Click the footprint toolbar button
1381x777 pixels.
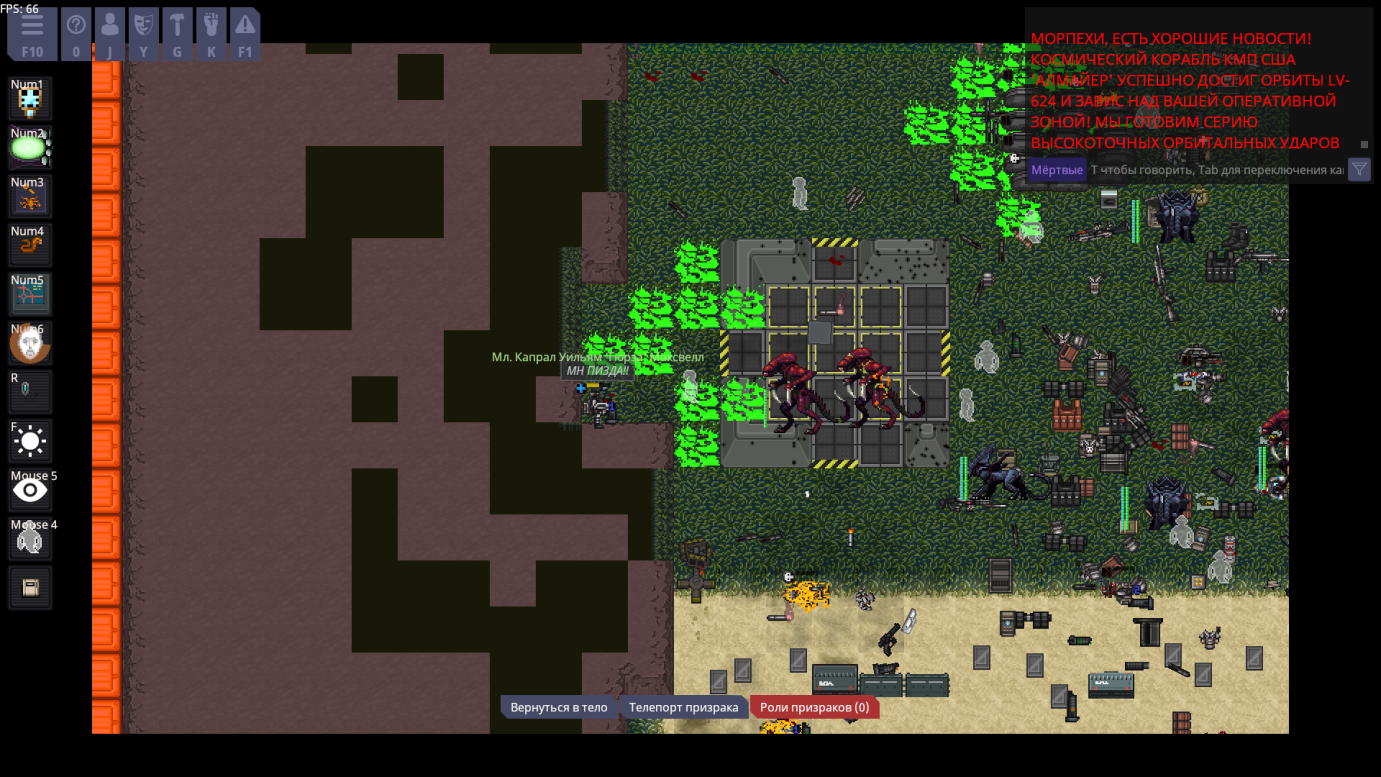(x=211, y=33)
